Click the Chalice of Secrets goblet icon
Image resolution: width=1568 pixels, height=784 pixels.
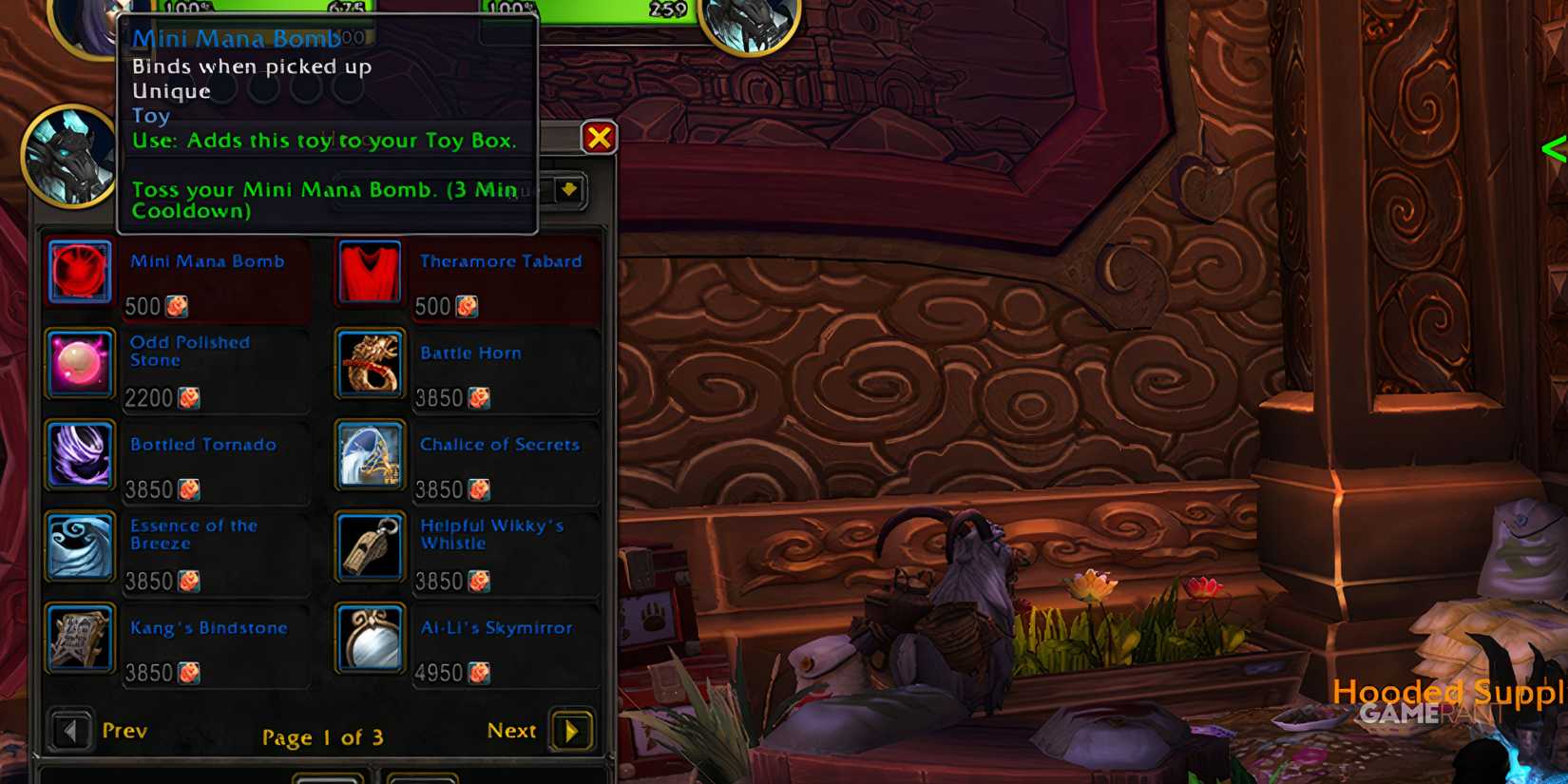pos(370,455)
